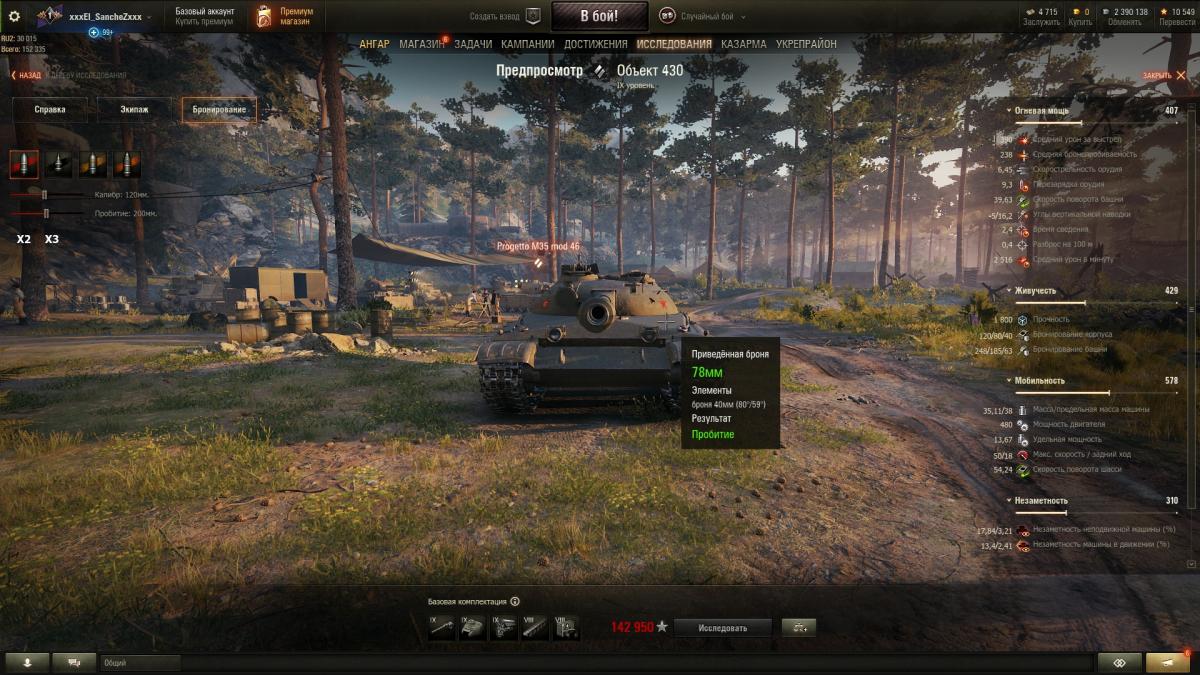Image resolution: width=1200 pixels, height=675 pixels.
Task: Open the Премиум магазин
Action: click(x=283, y=16)
